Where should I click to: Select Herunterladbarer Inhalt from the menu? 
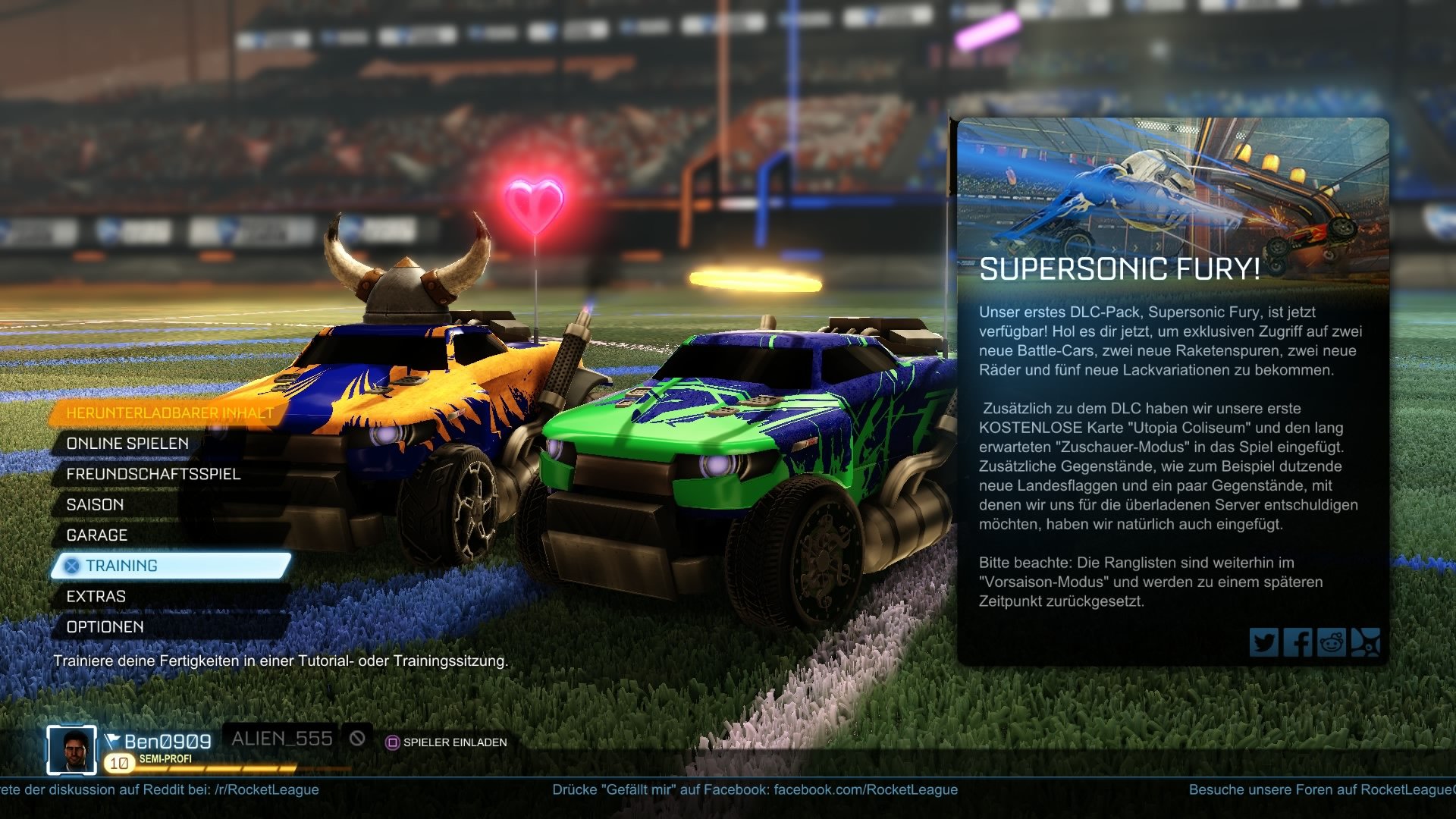(170, 413)
